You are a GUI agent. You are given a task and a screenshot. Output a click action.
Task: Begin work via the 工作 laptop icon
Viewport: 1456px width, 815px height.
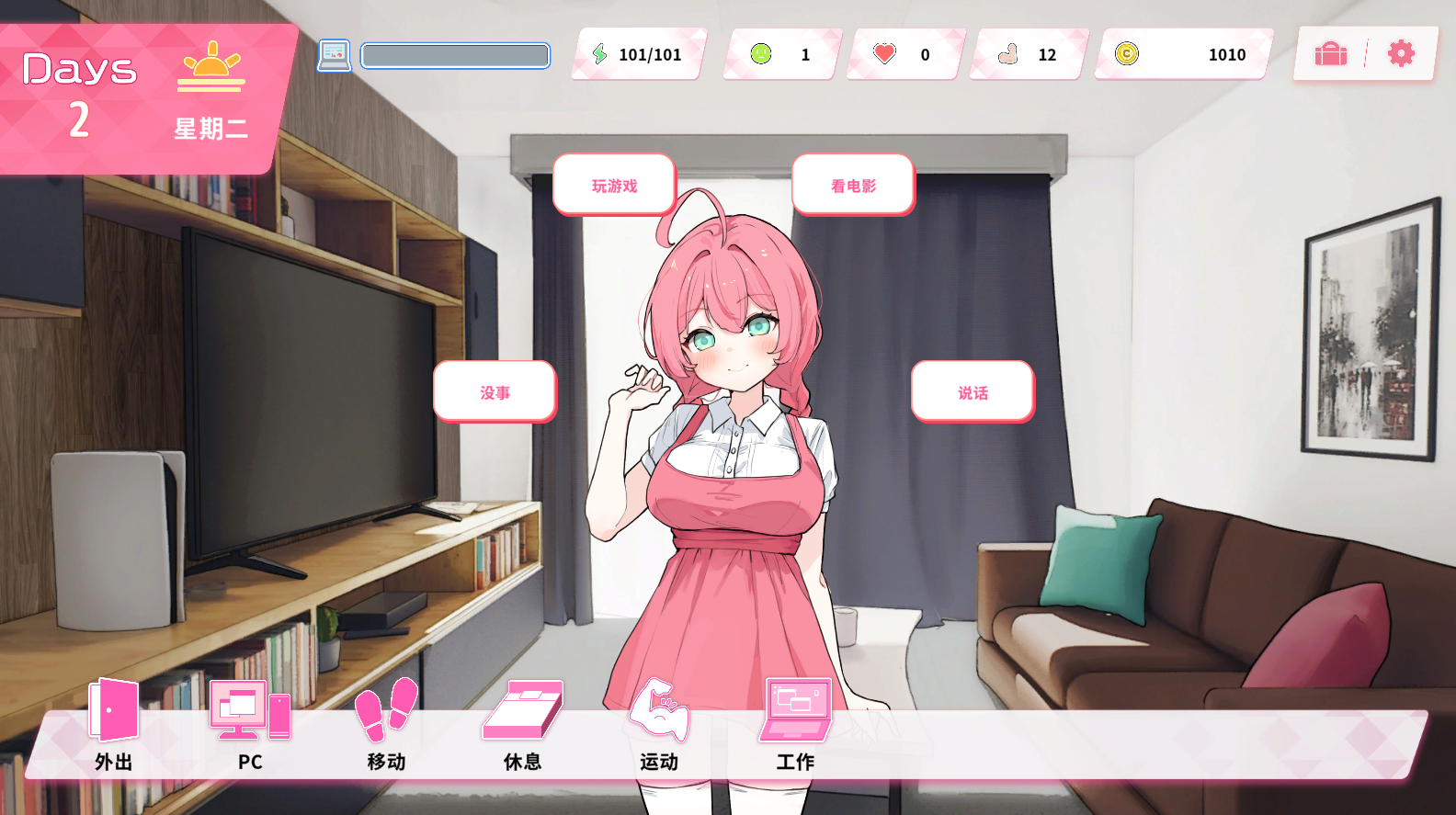[x=795, y=723]
